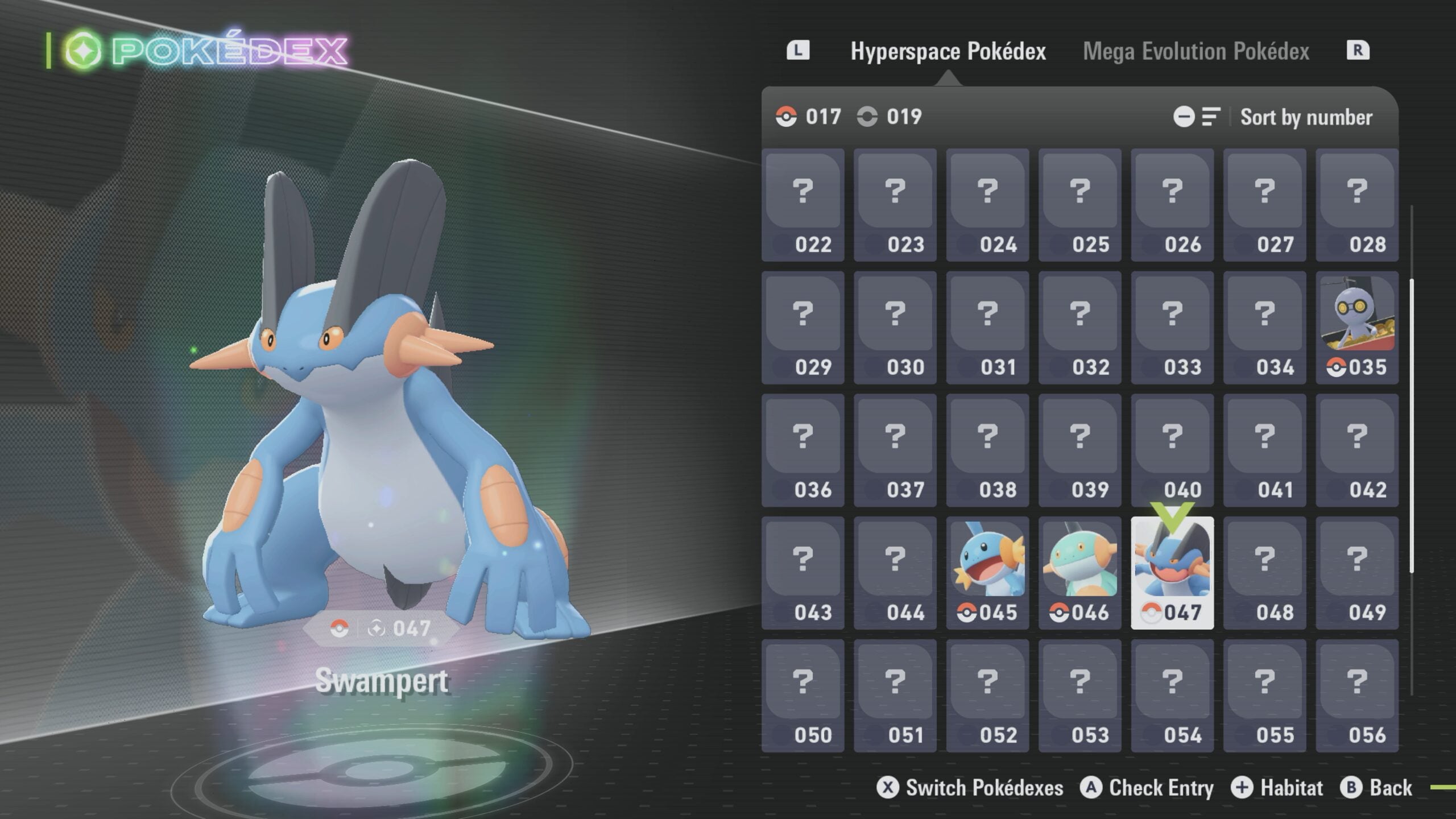Choose unknown Pokédex slot 028
The width and height of the screenshot is (1456, 819).
pyautogui.click(x=1356, y=205)
